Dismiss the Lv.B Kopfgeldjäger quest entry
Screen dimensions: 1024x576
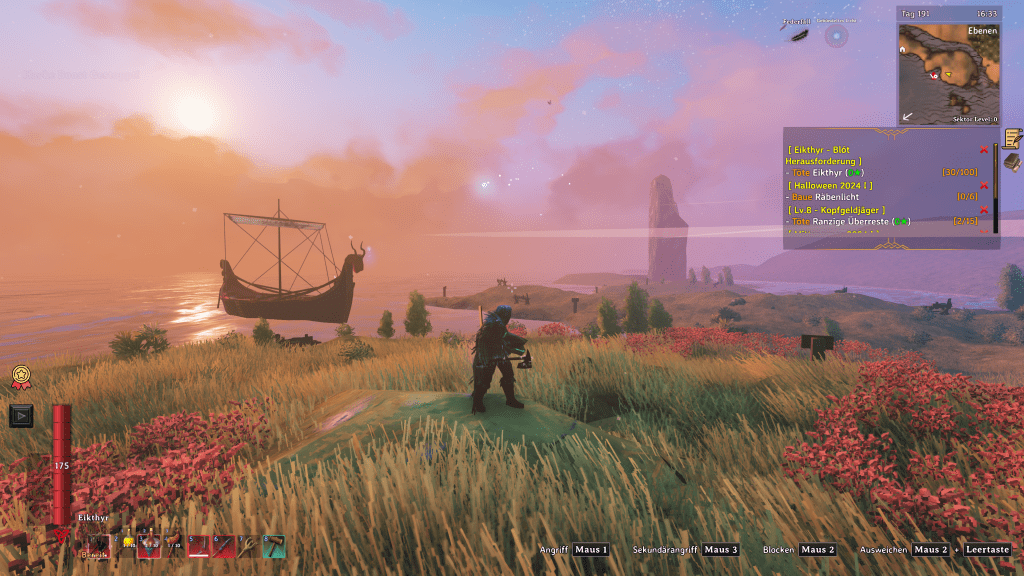pos(984,209)
